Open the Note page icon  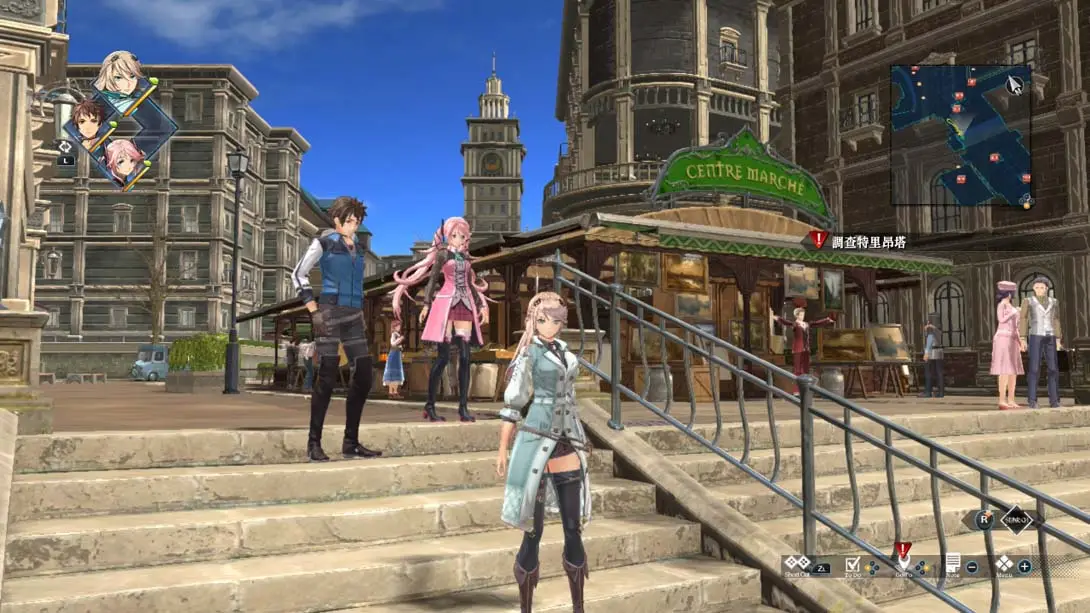pyautogui.click(x=952, y=564)
